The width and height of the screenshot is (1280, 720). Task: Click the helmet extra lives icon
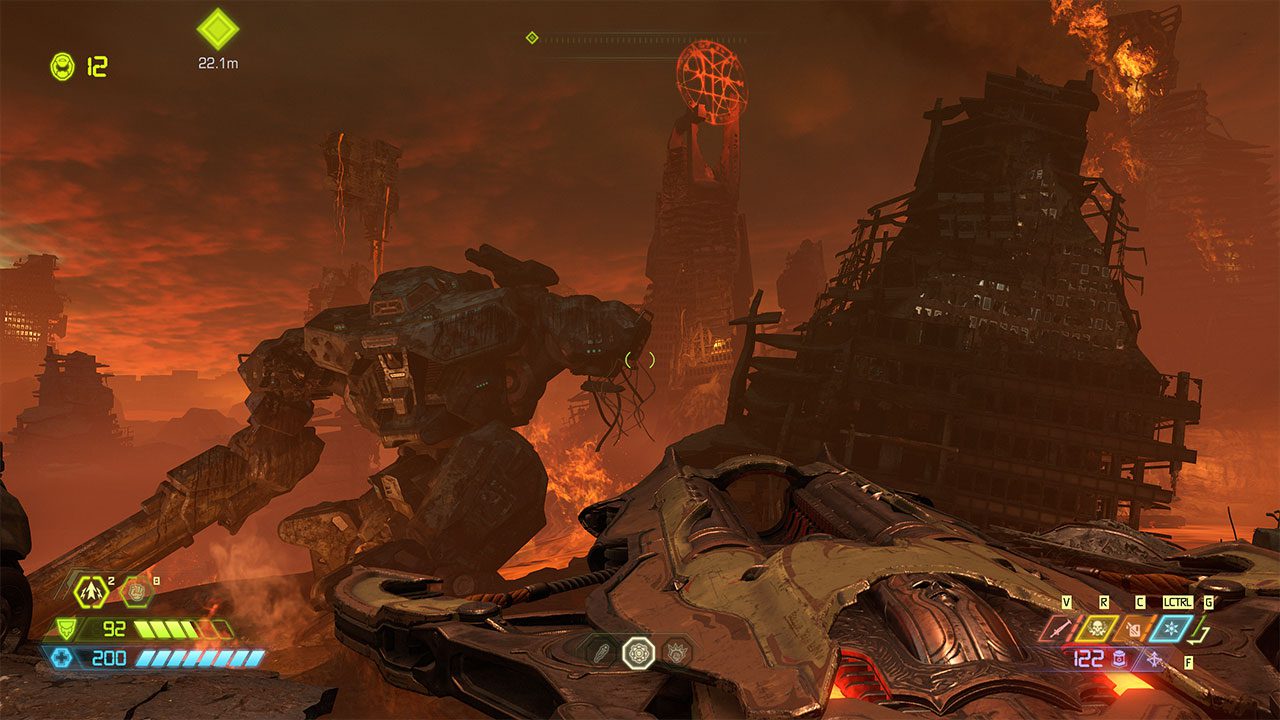62,67
